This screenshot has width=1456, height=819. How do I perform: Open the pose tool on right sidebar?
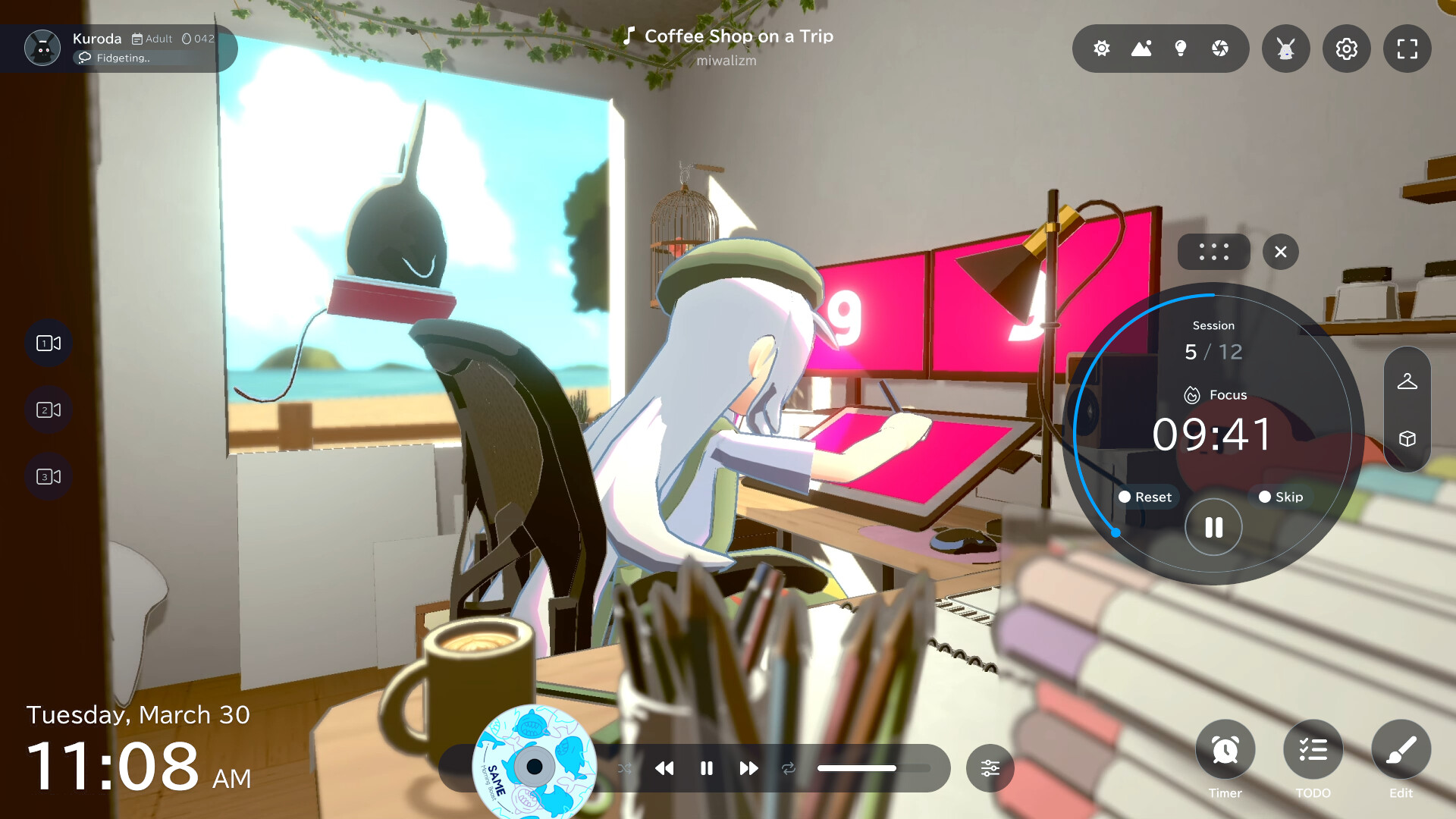coord(1407,383)
